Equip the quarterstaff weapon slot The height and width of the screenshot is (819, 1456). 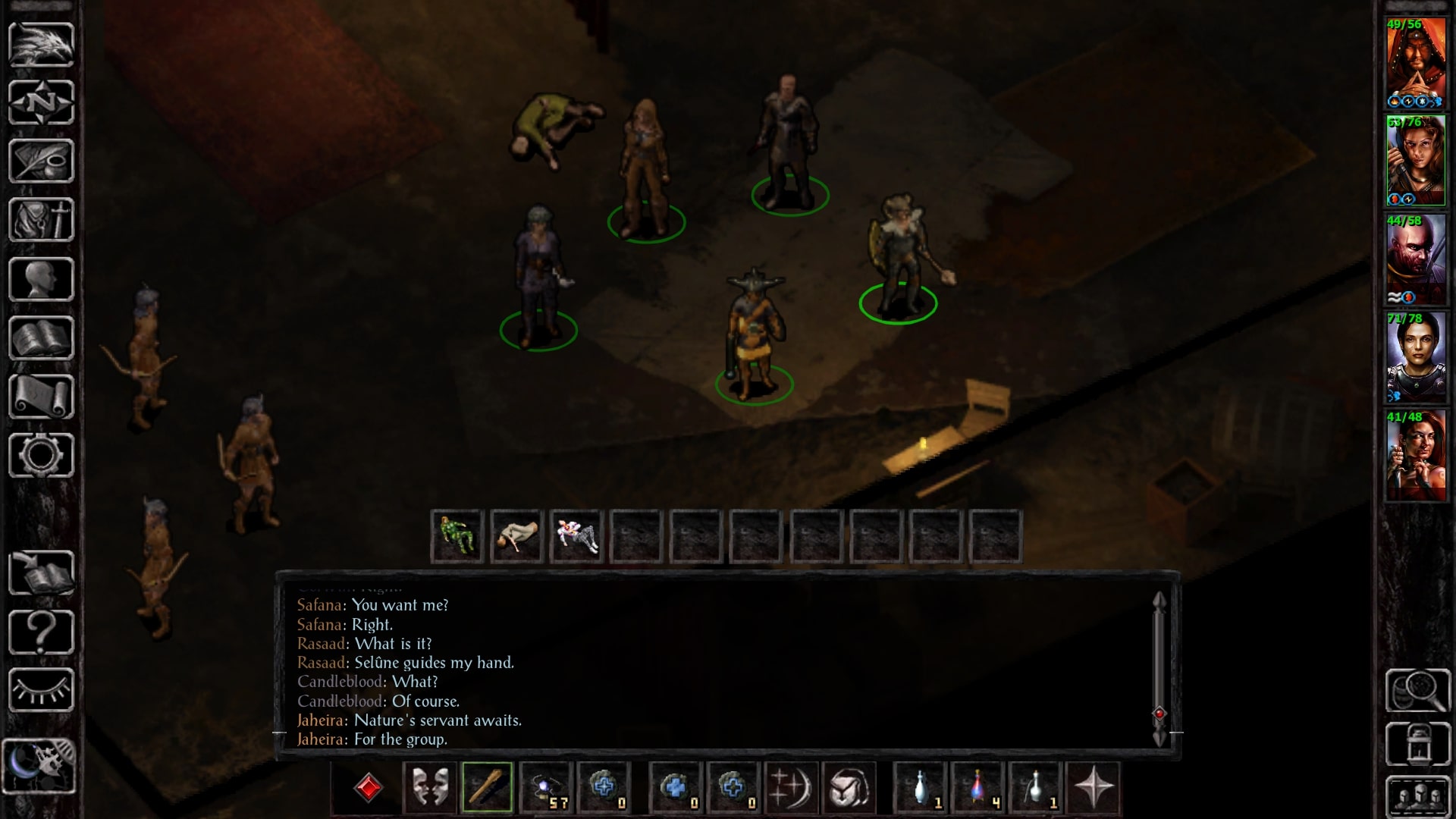pos(487,787)
